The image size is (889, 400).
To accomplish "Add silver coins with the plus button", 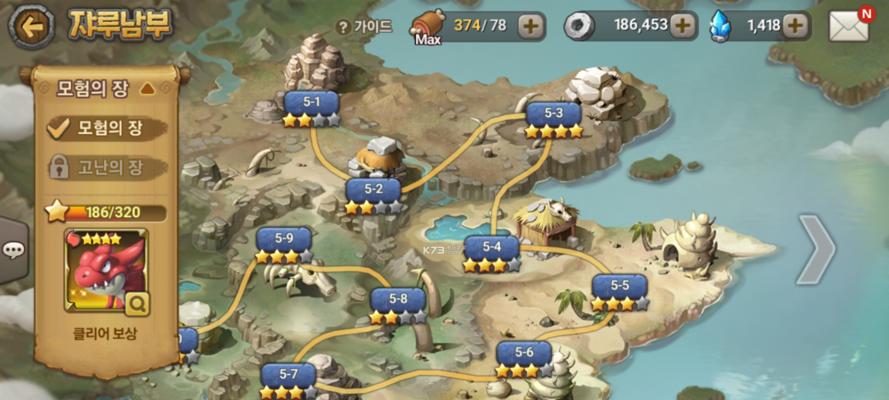I will click(684, 26).
